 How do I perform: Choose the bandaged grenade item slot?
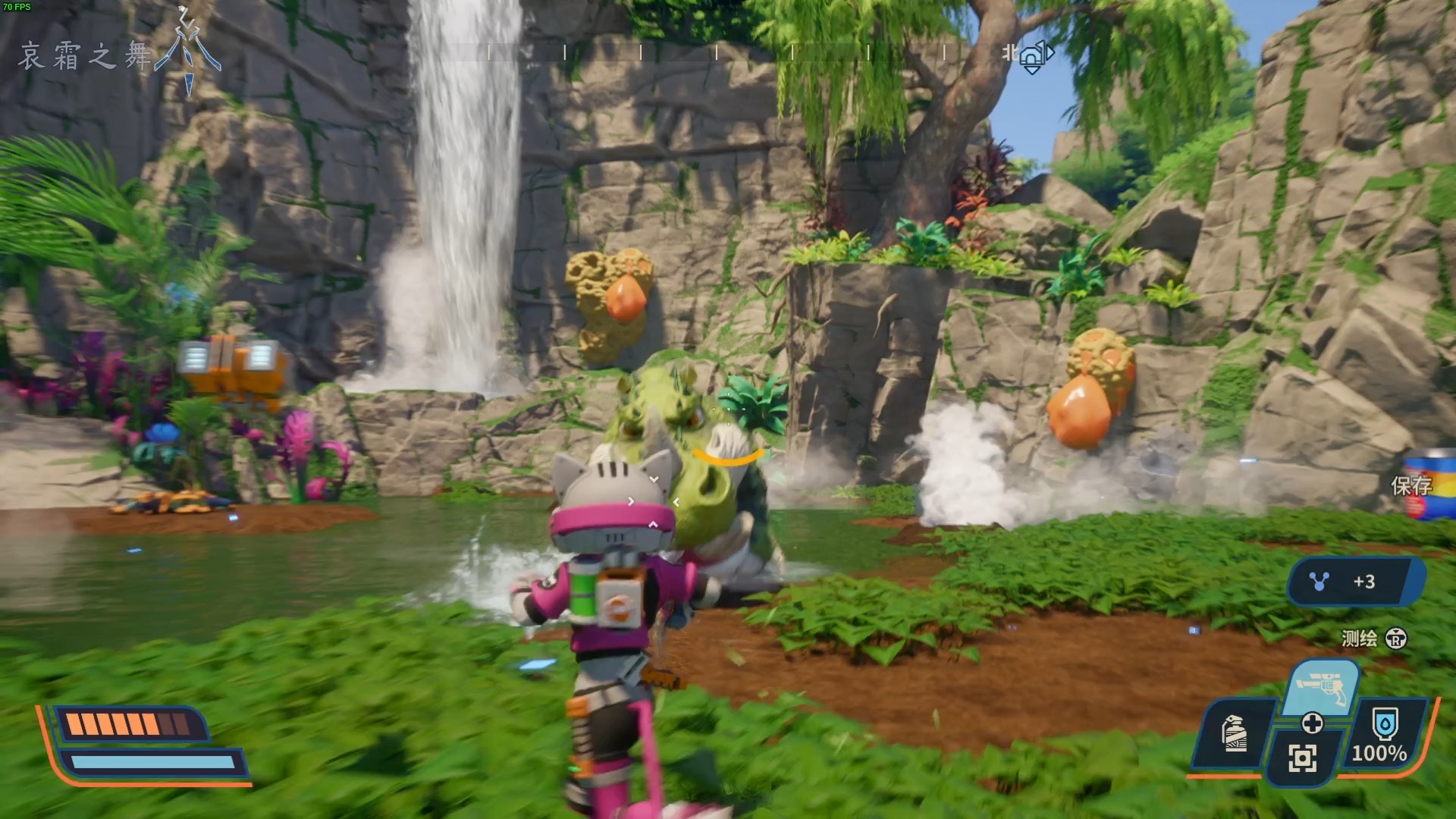coord(1235,733)
